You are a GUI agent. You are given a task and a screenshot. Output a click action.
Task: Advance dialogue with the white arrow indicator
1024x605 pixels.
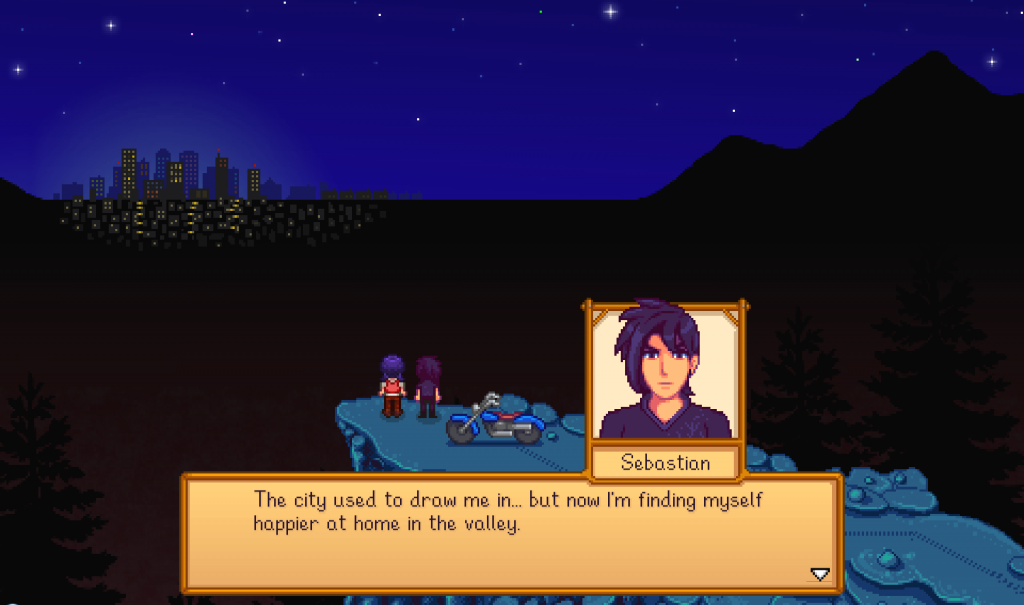coord(819,574)
